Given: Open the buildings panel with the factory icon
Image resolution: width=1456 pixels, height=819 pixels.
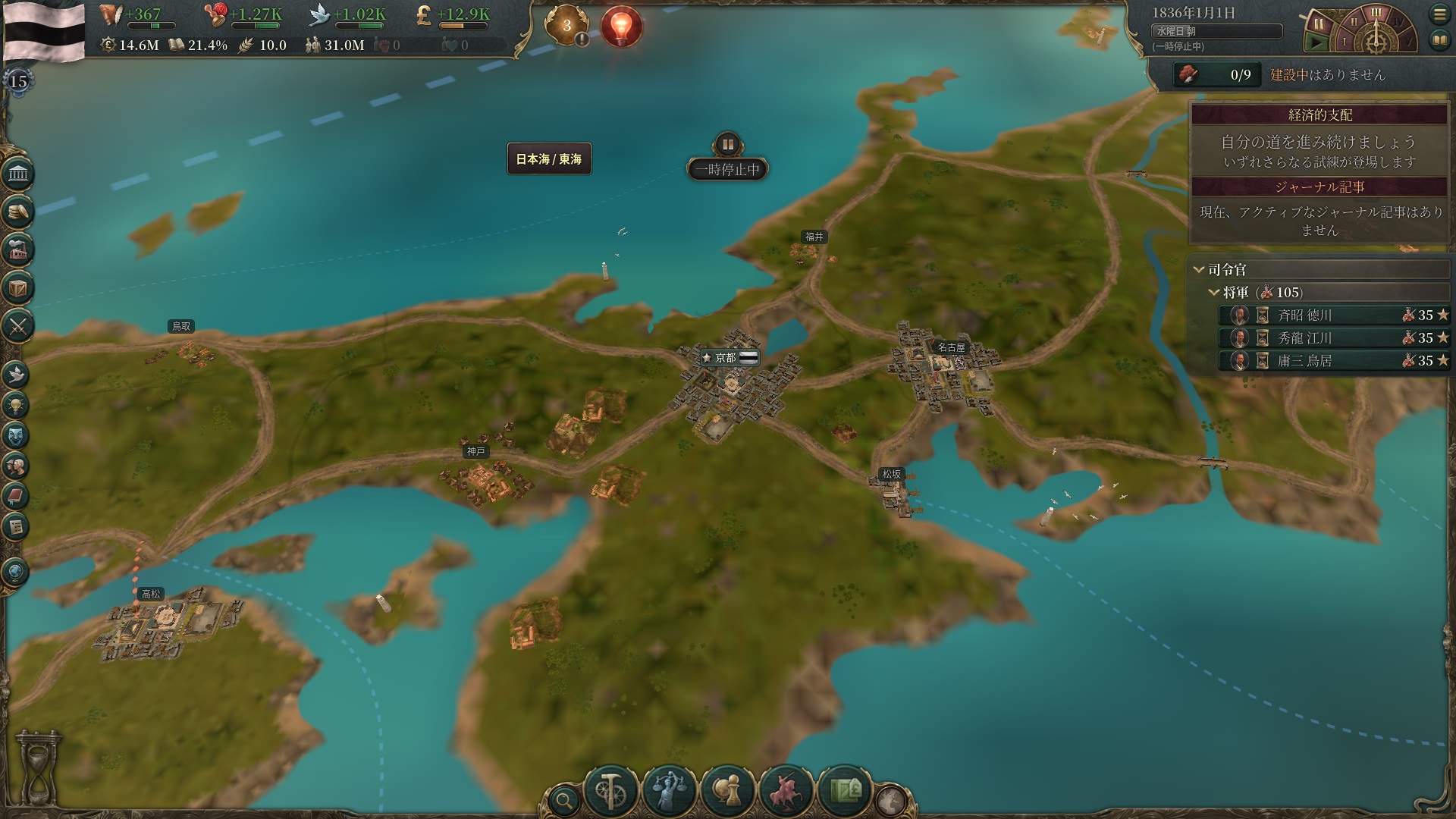Looking at the screenshot, I should point(17,249).
